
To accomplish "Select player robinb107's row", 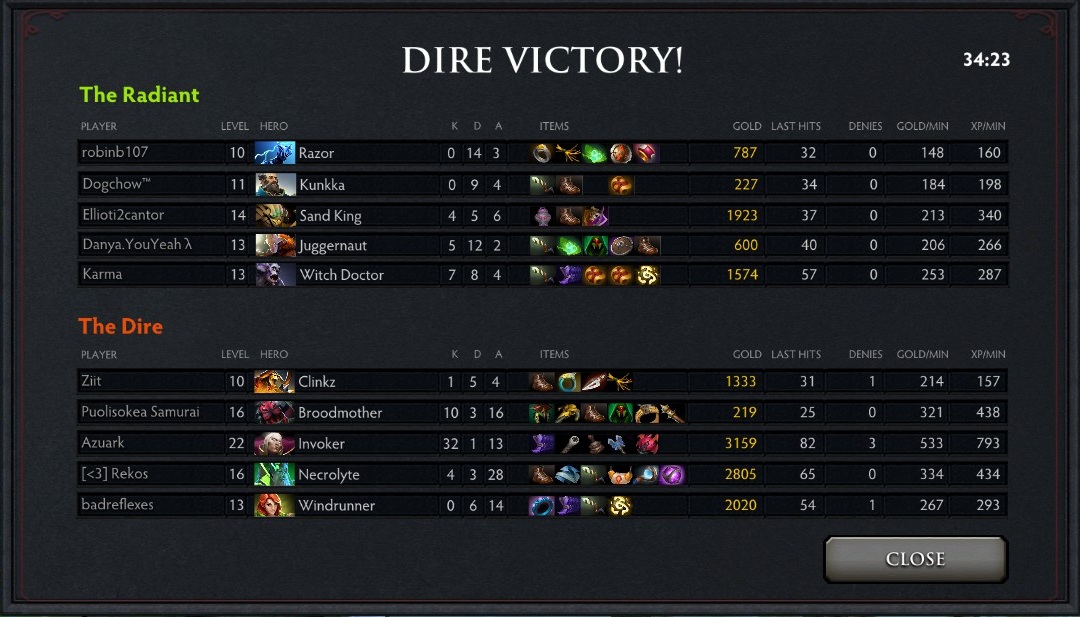I will click(116, 153).
